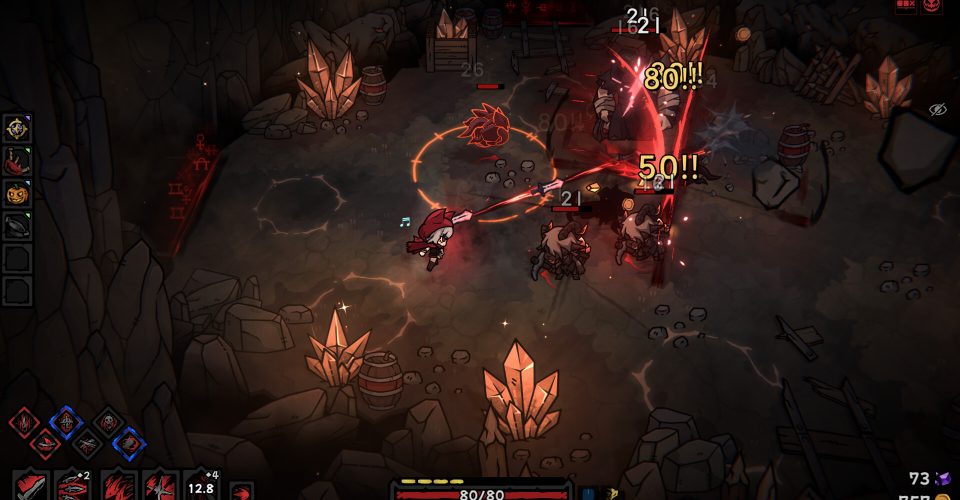The height and width of the screenshot is (500, 960).
Task: Click the skill on 12.8 cooldown
Action: coord(202,487)
